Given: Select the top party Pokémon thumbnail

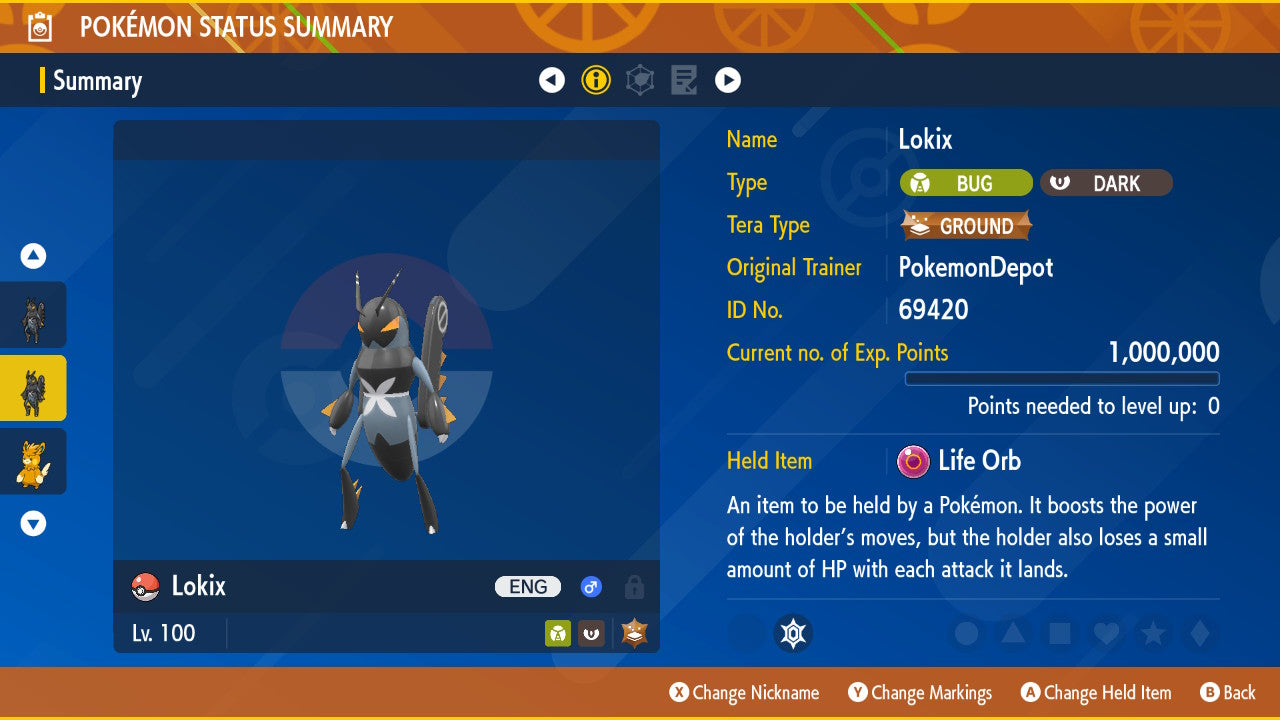Looking at the screenshot, I should 33,315.
